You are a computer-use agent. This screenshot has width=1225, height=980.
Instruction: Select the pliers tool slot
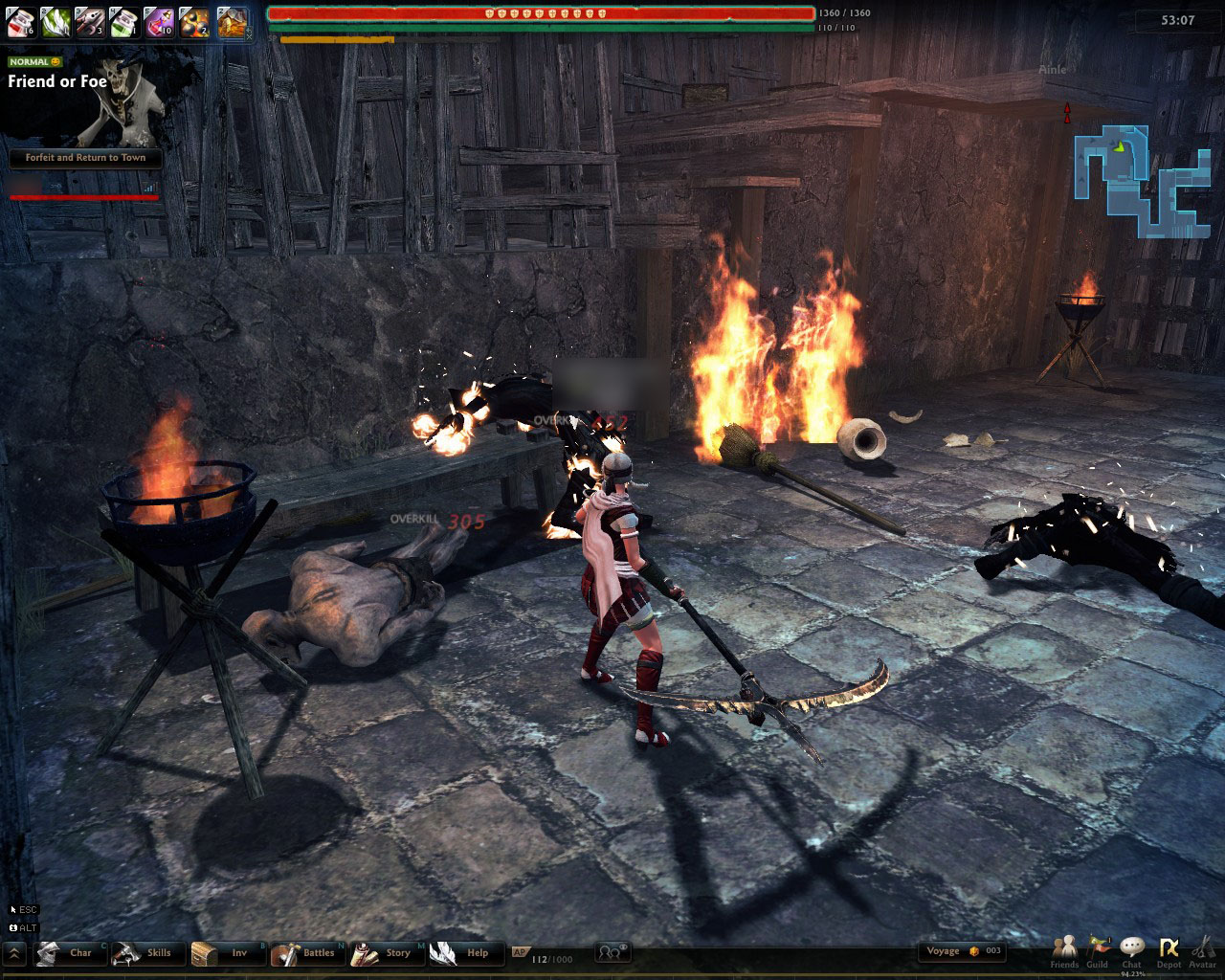click(89, 21)
